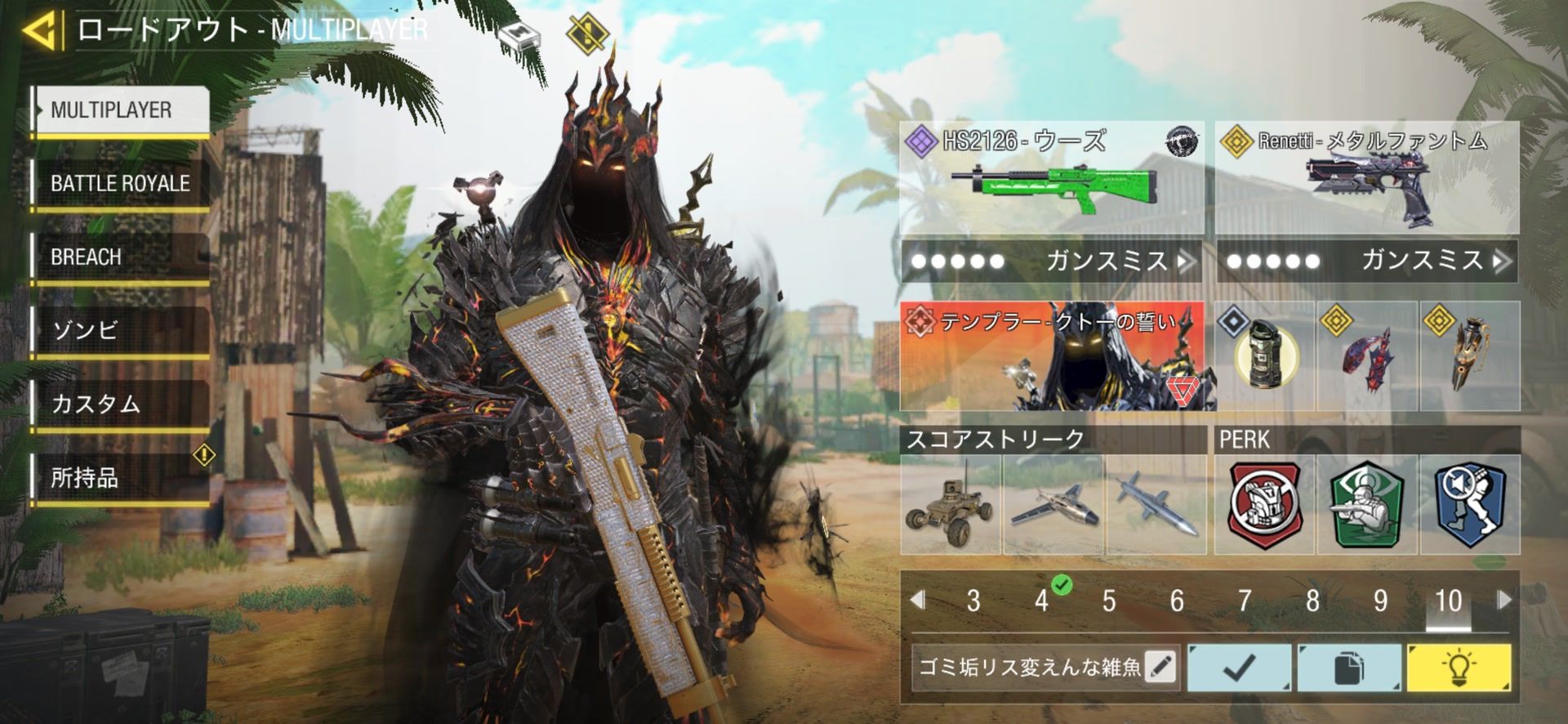Screen dimensions: 1568x724
Task: Open the BREACH loadout tab
Action: (120, 257)
